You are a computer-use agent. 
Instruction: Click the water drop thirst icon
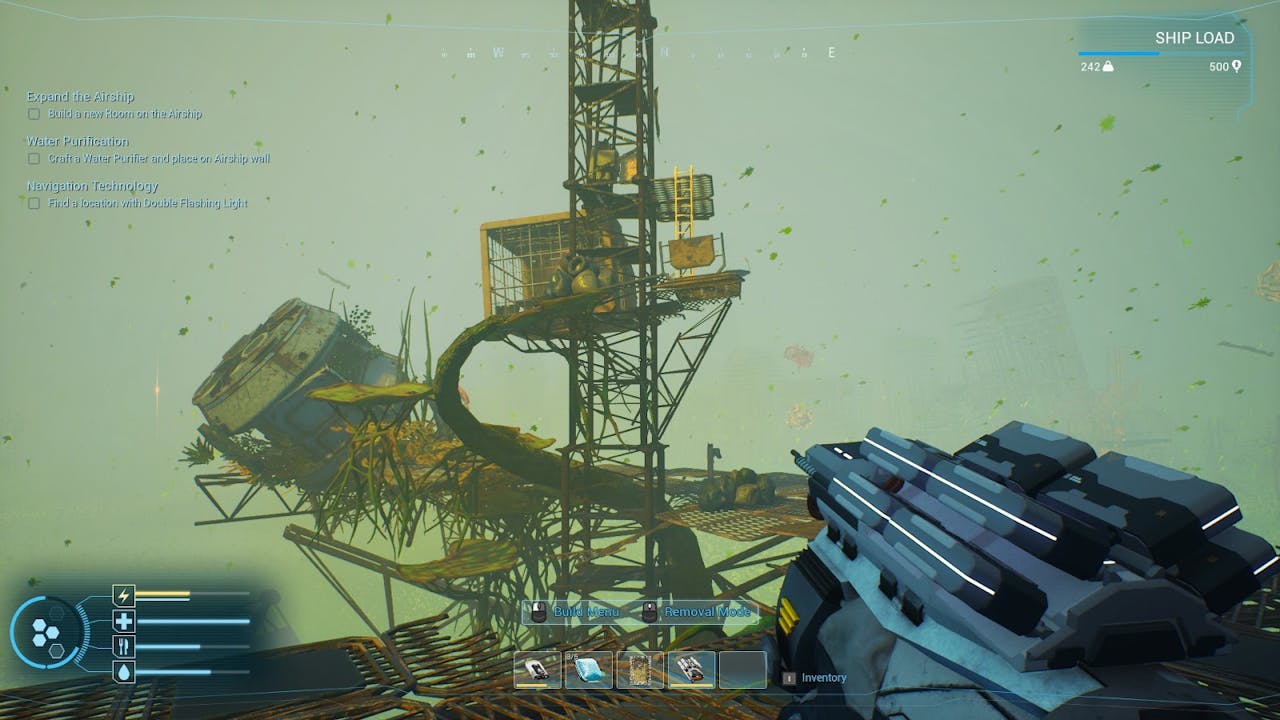pyautogui.click(x=124, y=672)
